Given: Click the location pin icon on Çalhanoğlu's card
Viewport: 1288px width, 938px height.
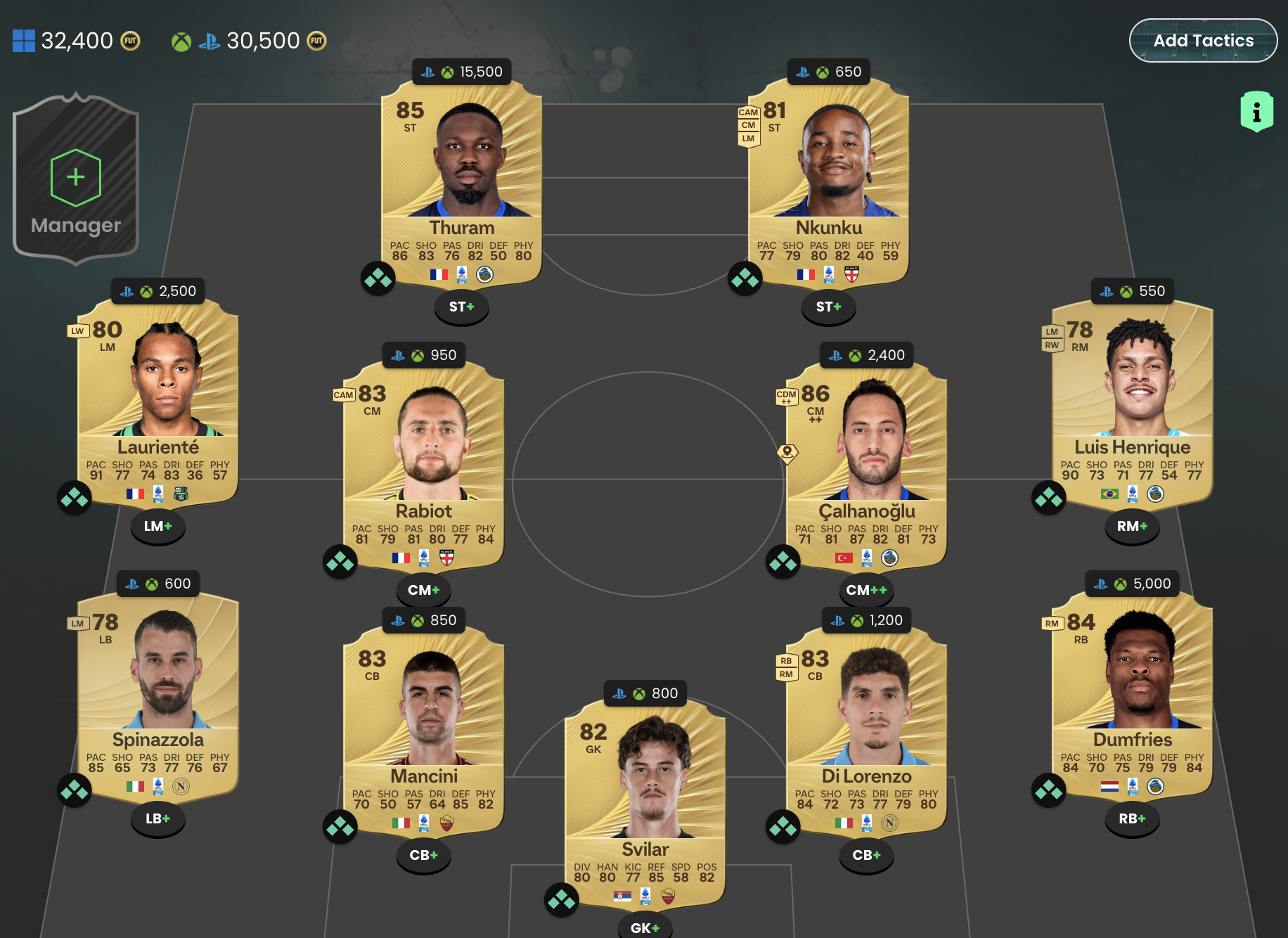Looking at the screenshot, I should click(789, 452).
